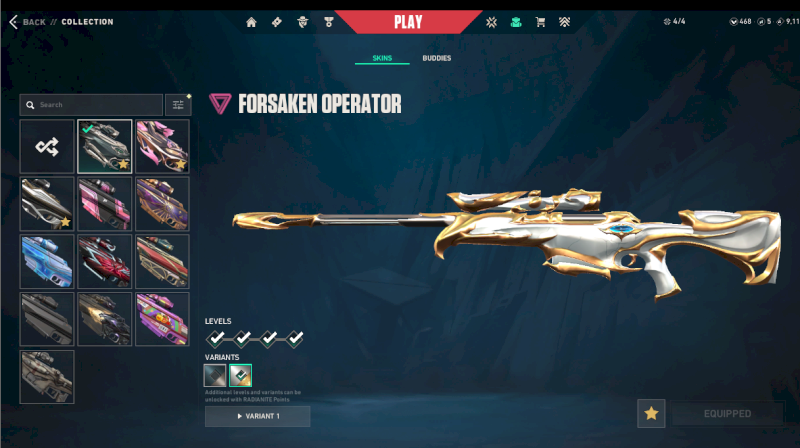The width and height of the screenshot is (800, 448).
Task: Click the skin search field
Action: click(x=92, y=104)
